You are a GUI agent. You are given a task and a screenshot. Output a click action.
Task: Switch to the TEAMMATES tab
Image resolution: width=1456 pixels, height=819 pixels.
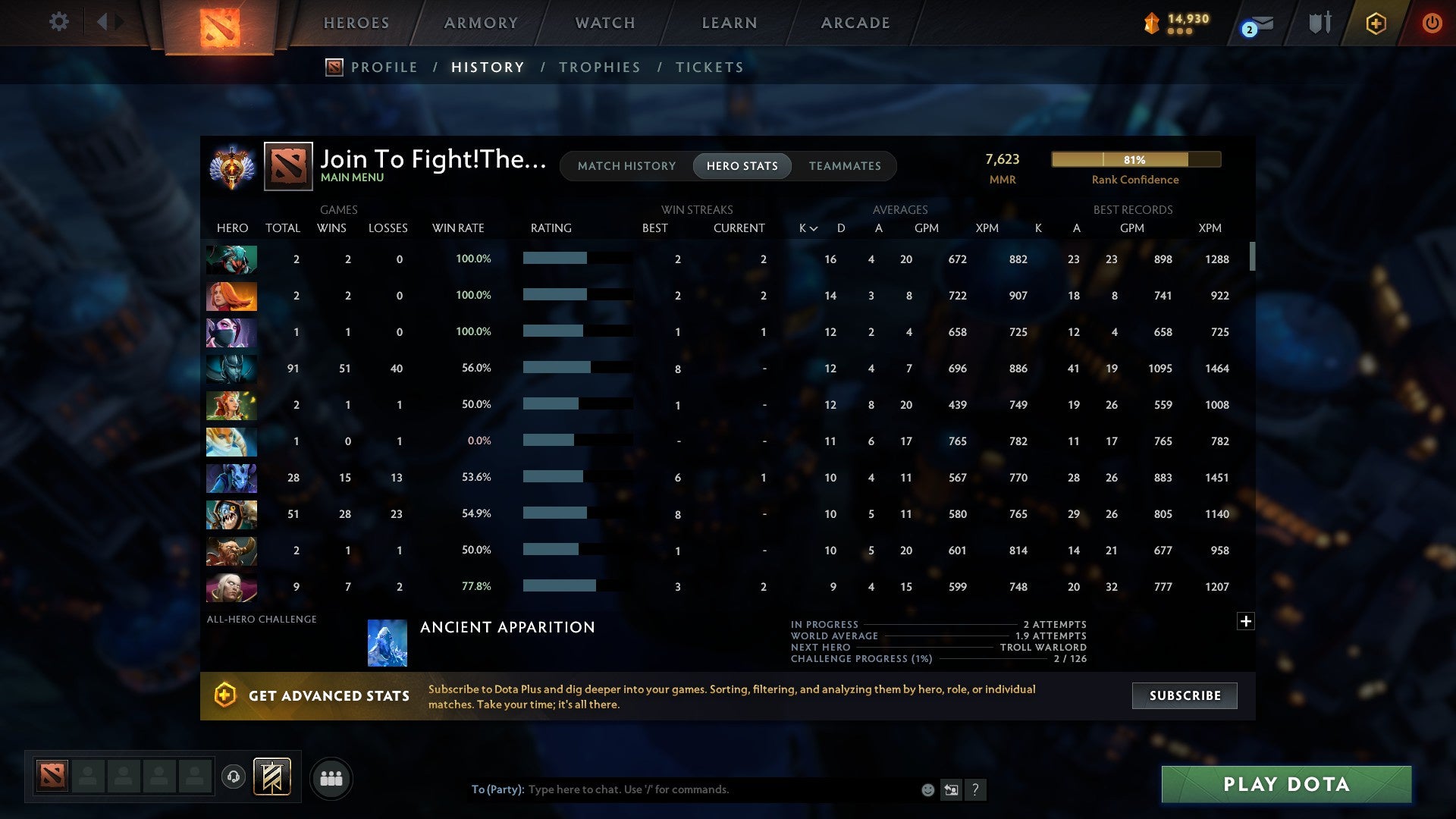tap(845, 165)
